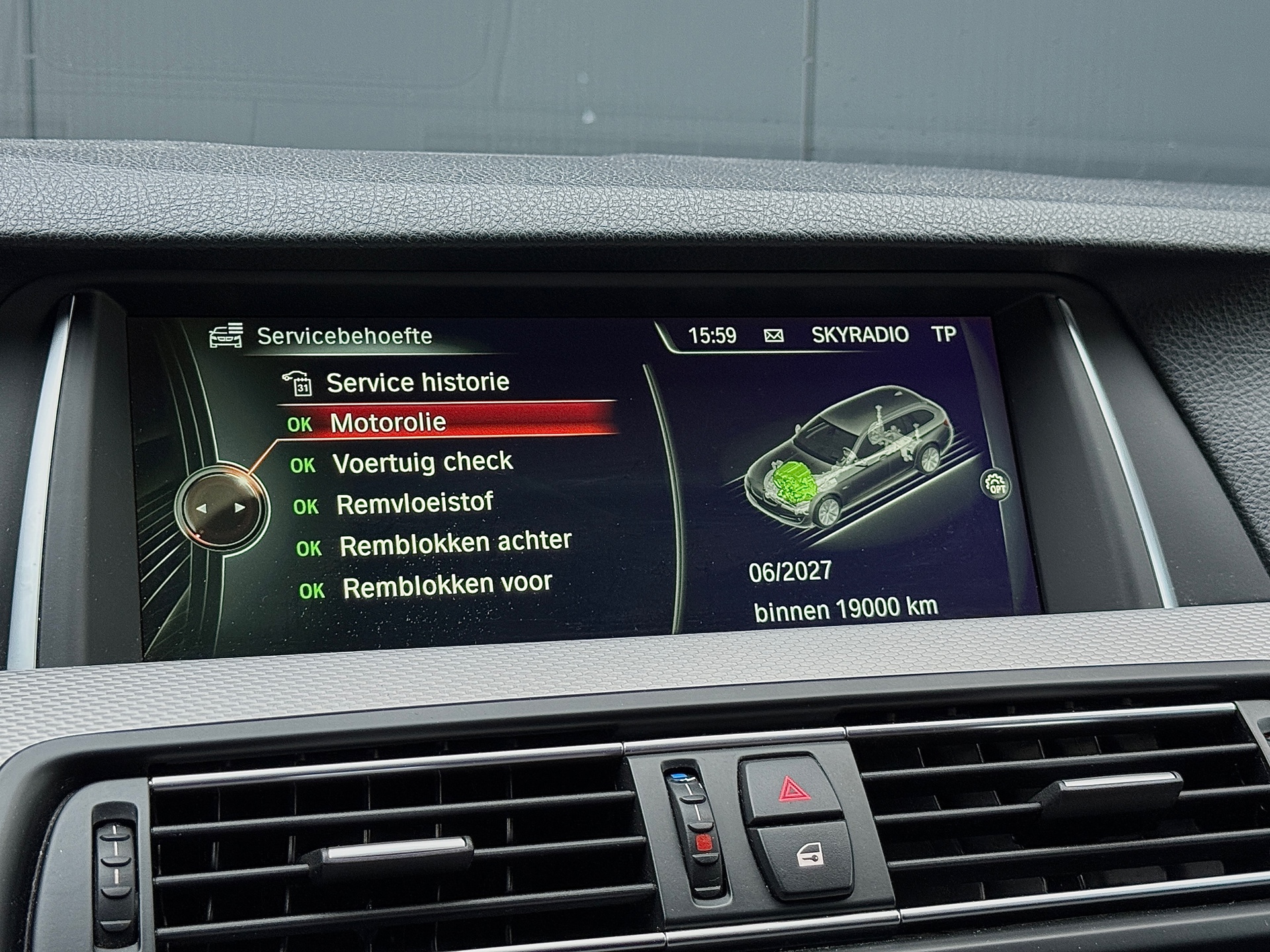Open the Service historie entry
This screenshot has height=952, width=1270.
[x=417, y=383]
